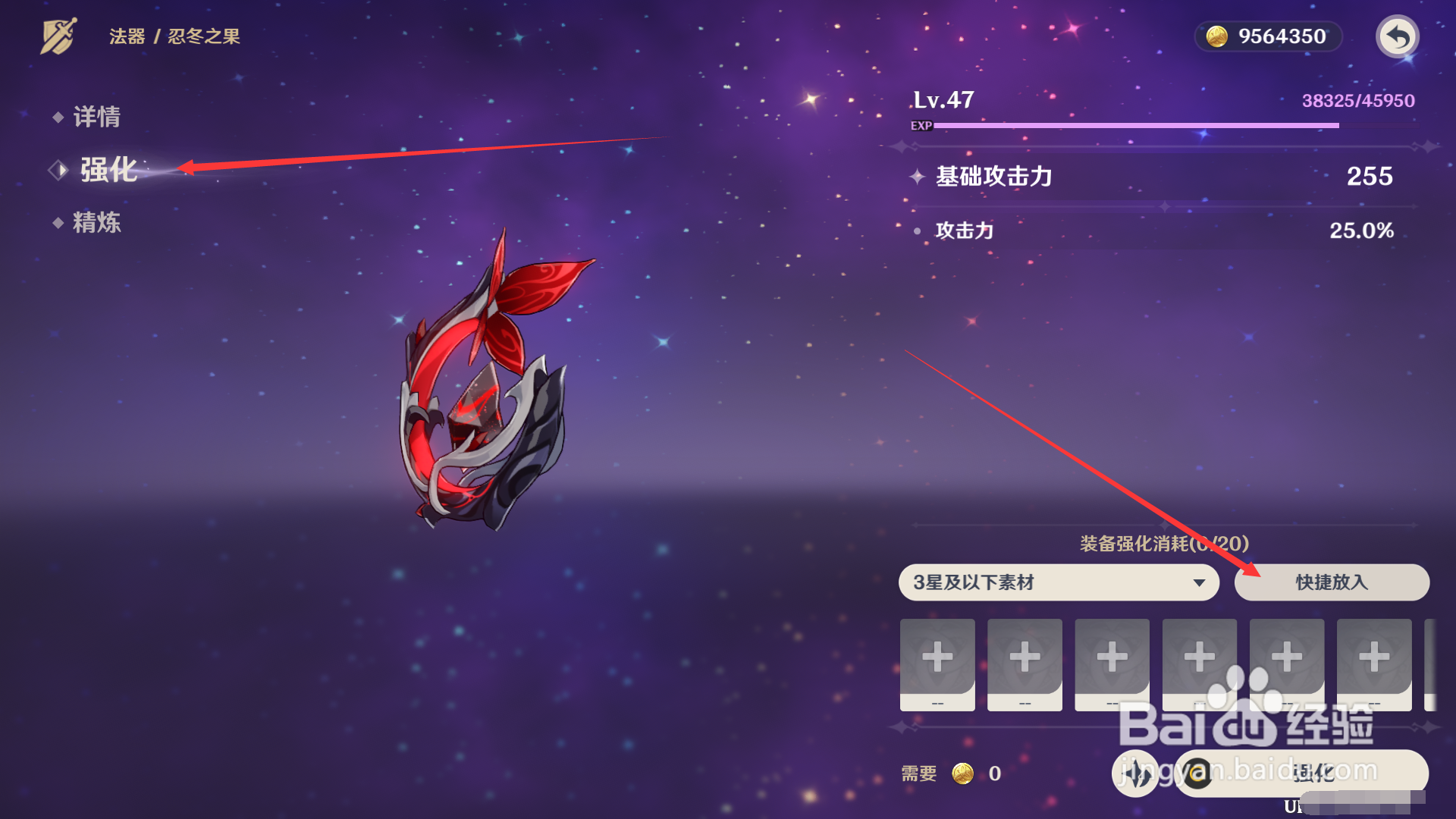Click the diamond bullet next to 详情
The width and height of the screenshot is (1456, 819).
[x=58, y=118]
